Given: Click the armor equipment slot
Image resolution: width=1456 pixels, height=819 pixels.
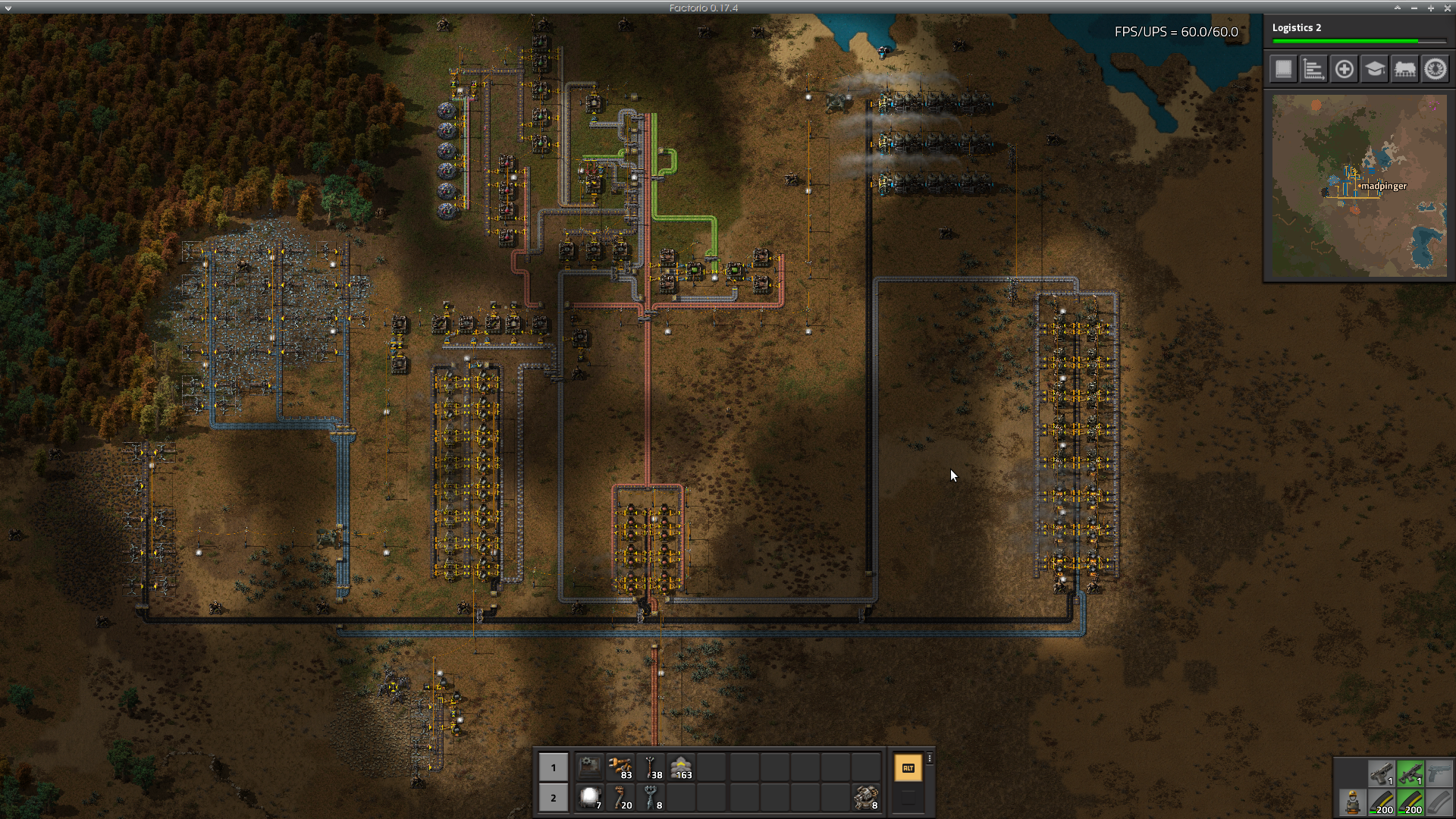Looking at the screenshot, I should [1352, 802].
